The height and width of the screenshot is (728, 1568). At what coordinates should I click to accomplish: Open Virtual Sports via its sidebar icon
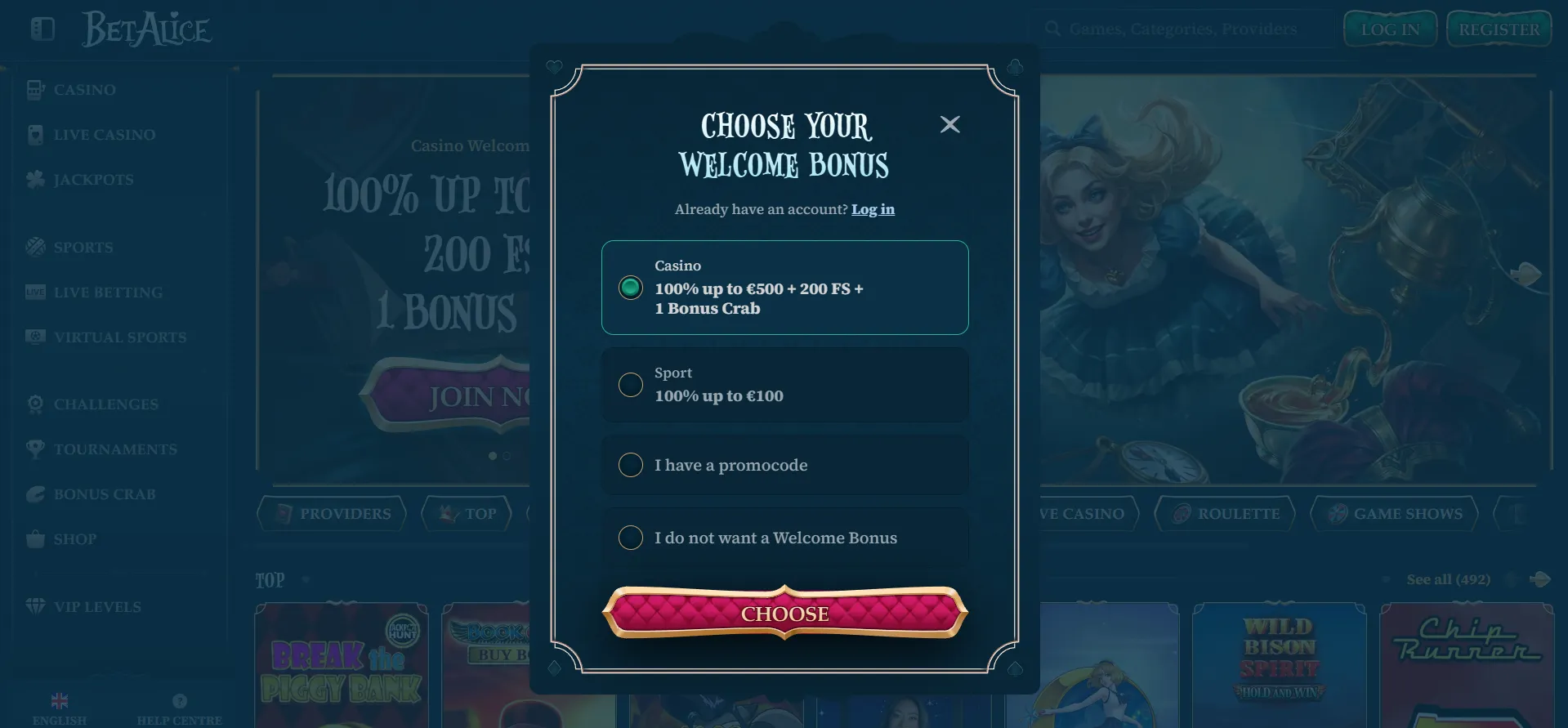[x=34, y=337]
